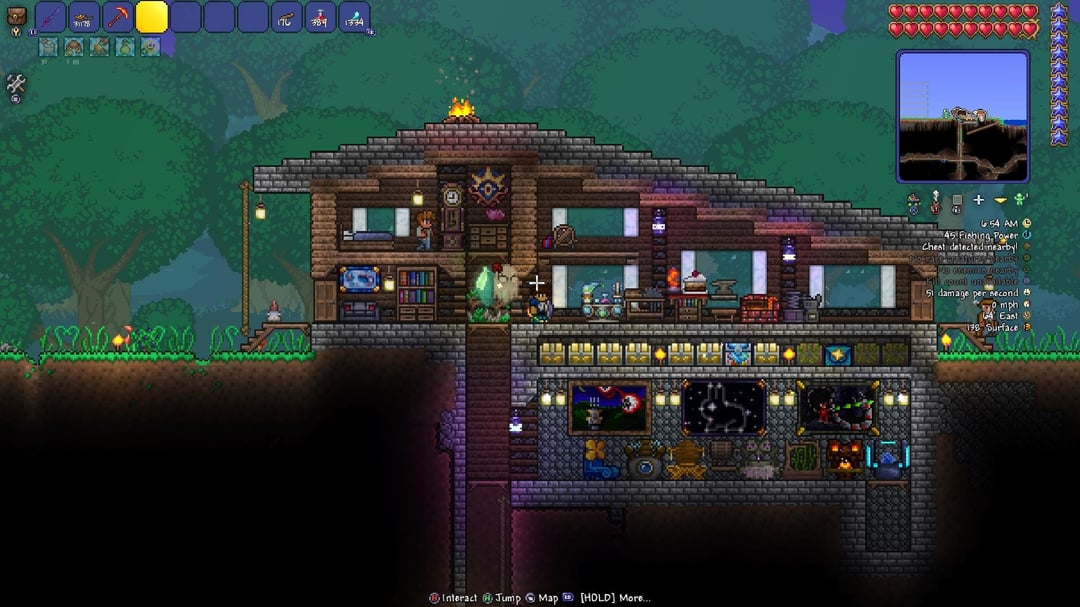
Task: Select the purple sword hotbar slot
Action: tap(51, 17)
